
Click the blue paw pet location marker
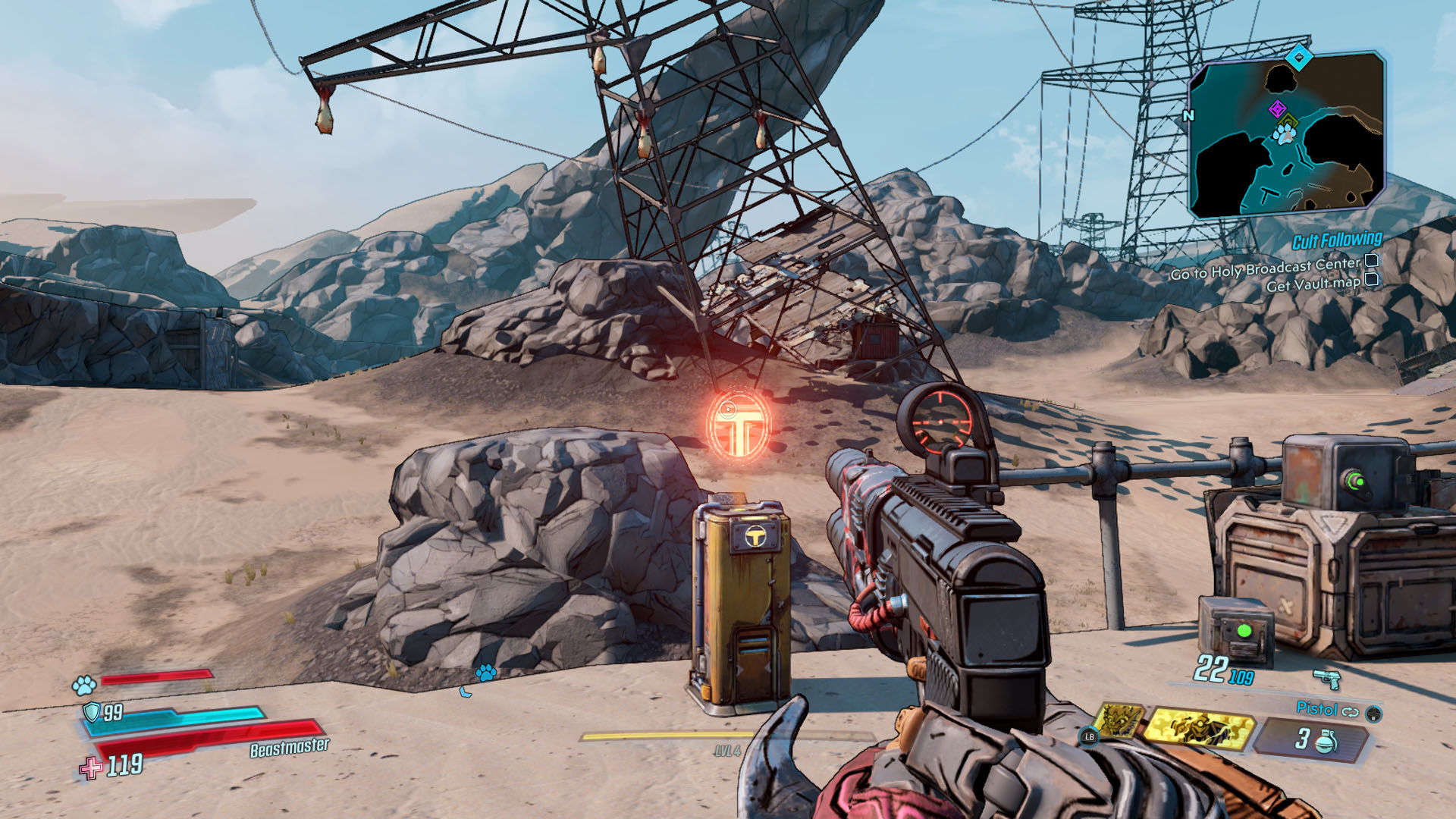pos(485,672)
